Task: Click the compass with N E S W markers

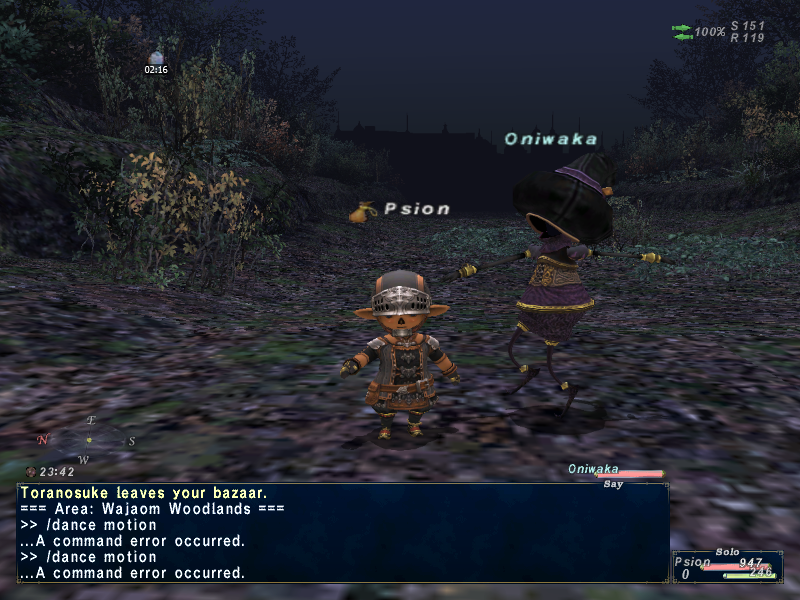Action: pyautogui.click(x=89, y=440)
